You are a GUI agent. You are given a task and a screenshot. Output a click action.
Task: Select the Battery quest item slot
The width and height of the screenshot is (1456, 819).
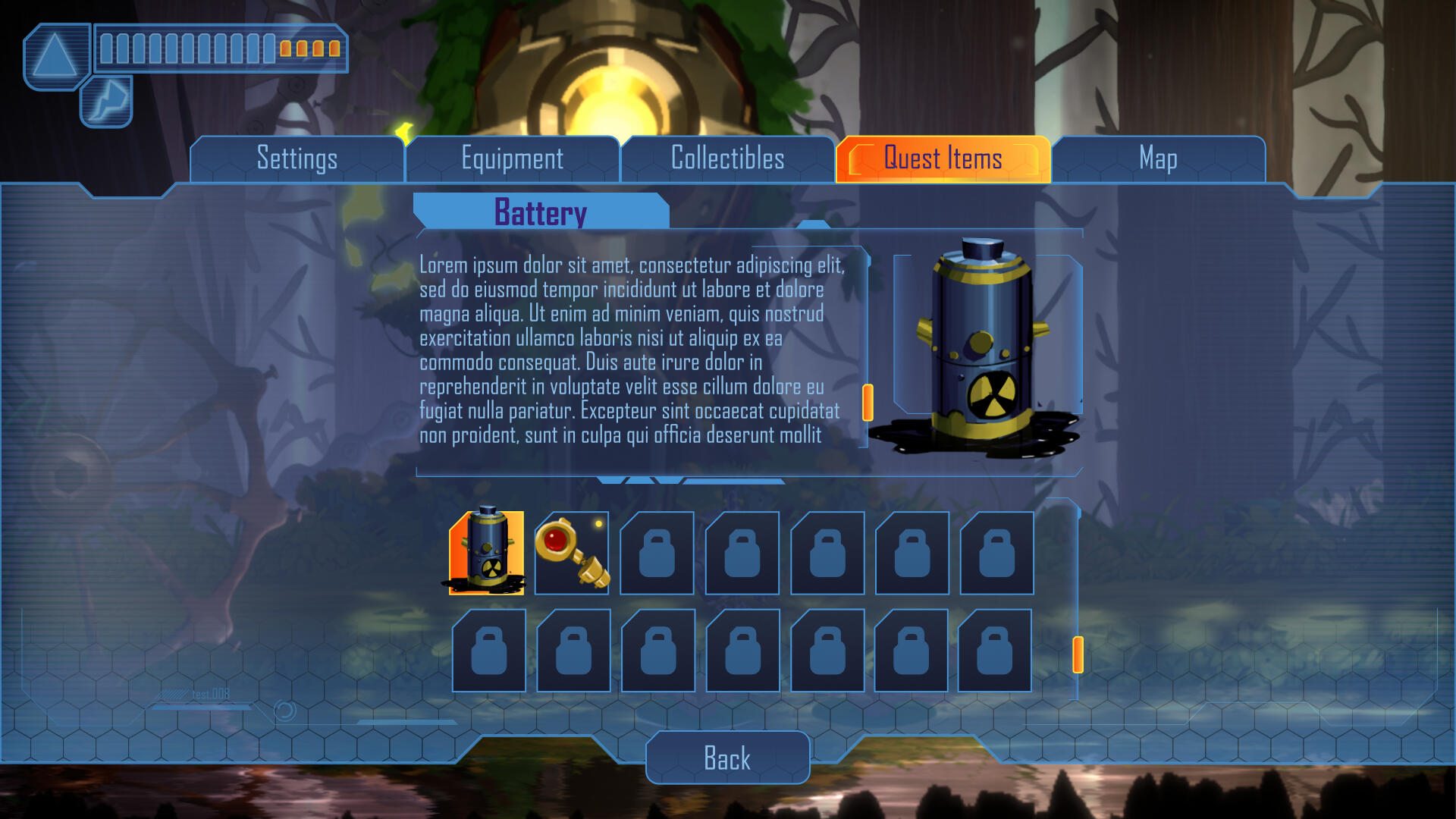[x=487, y=552]
